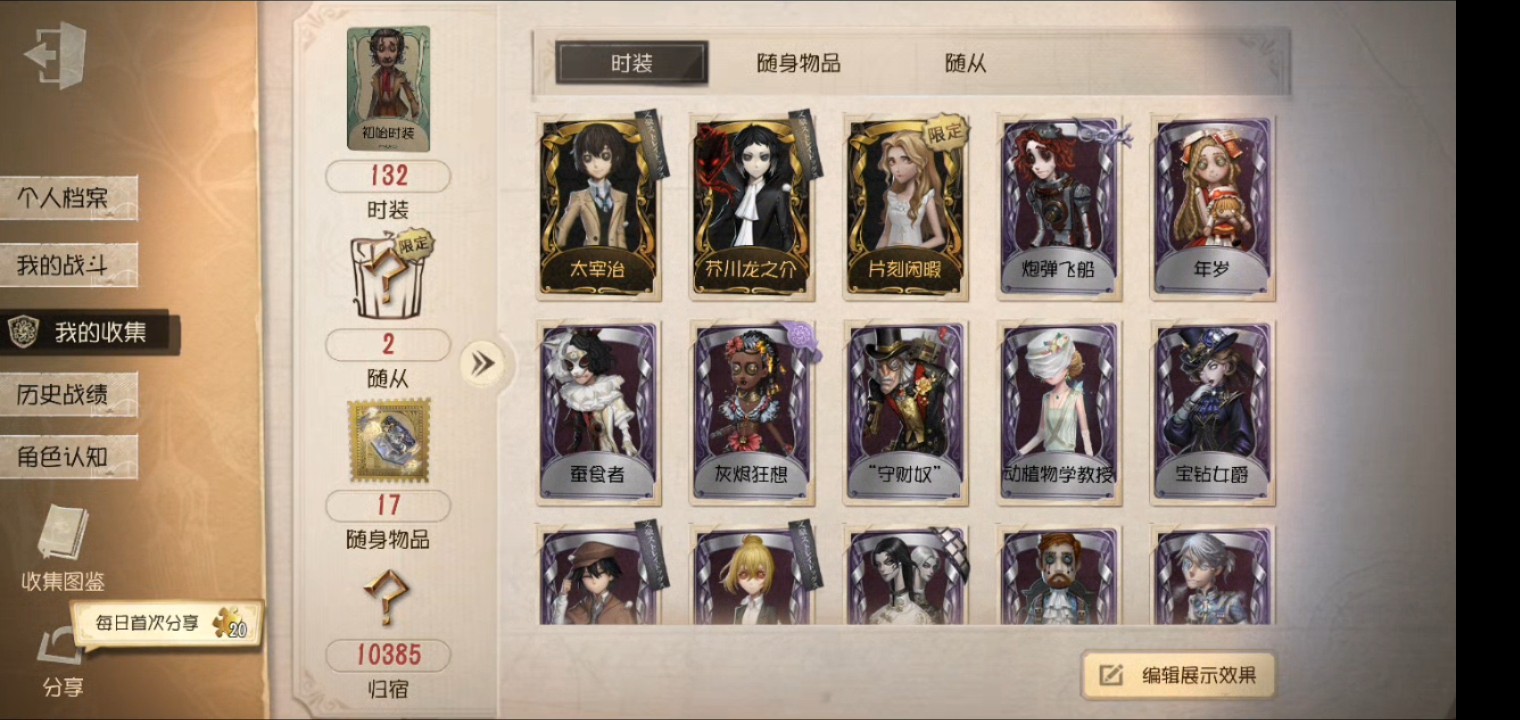Select the 太宰治 costume card

pyautogui.click(x=597, y=207)
